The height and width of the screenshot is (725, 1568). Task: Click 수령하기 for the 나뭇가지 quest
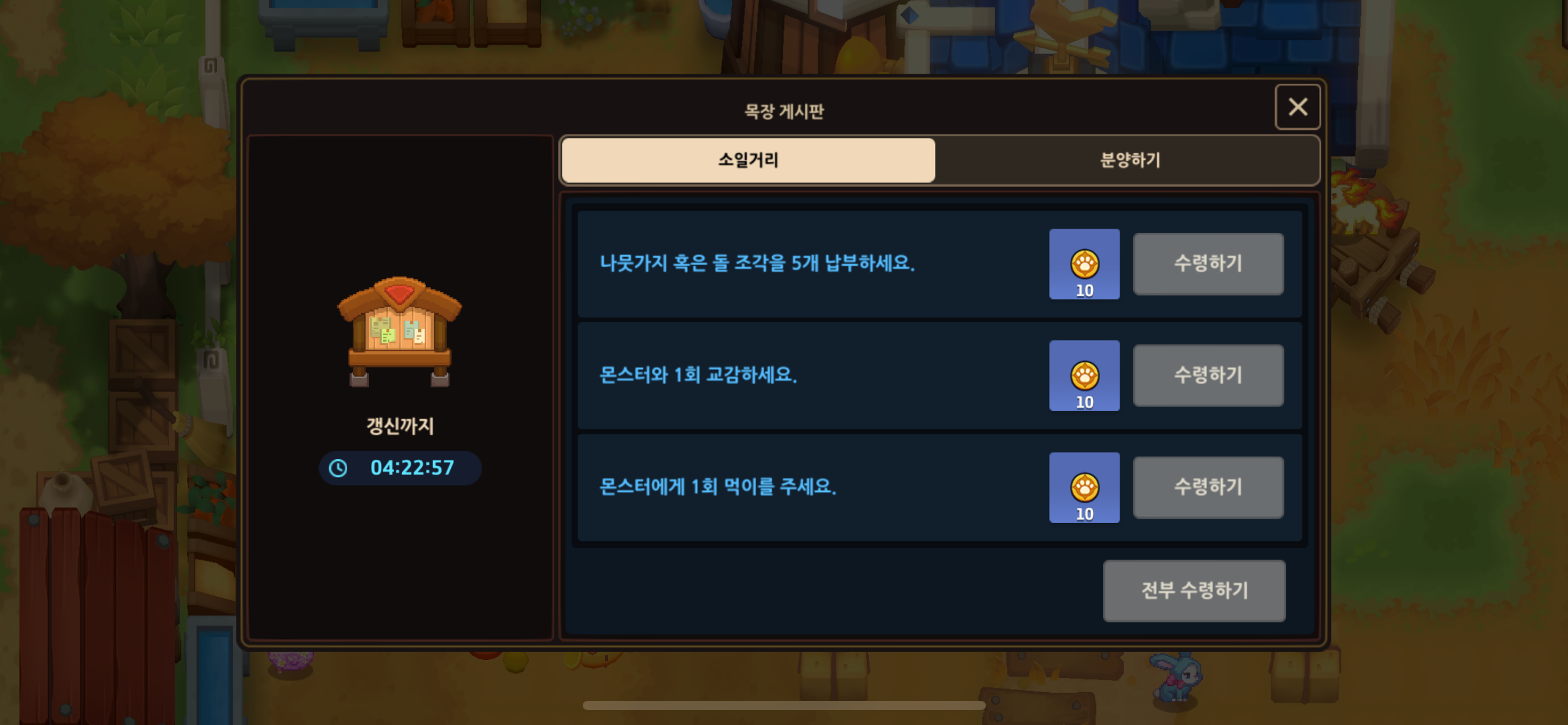tap(1207, 265)
